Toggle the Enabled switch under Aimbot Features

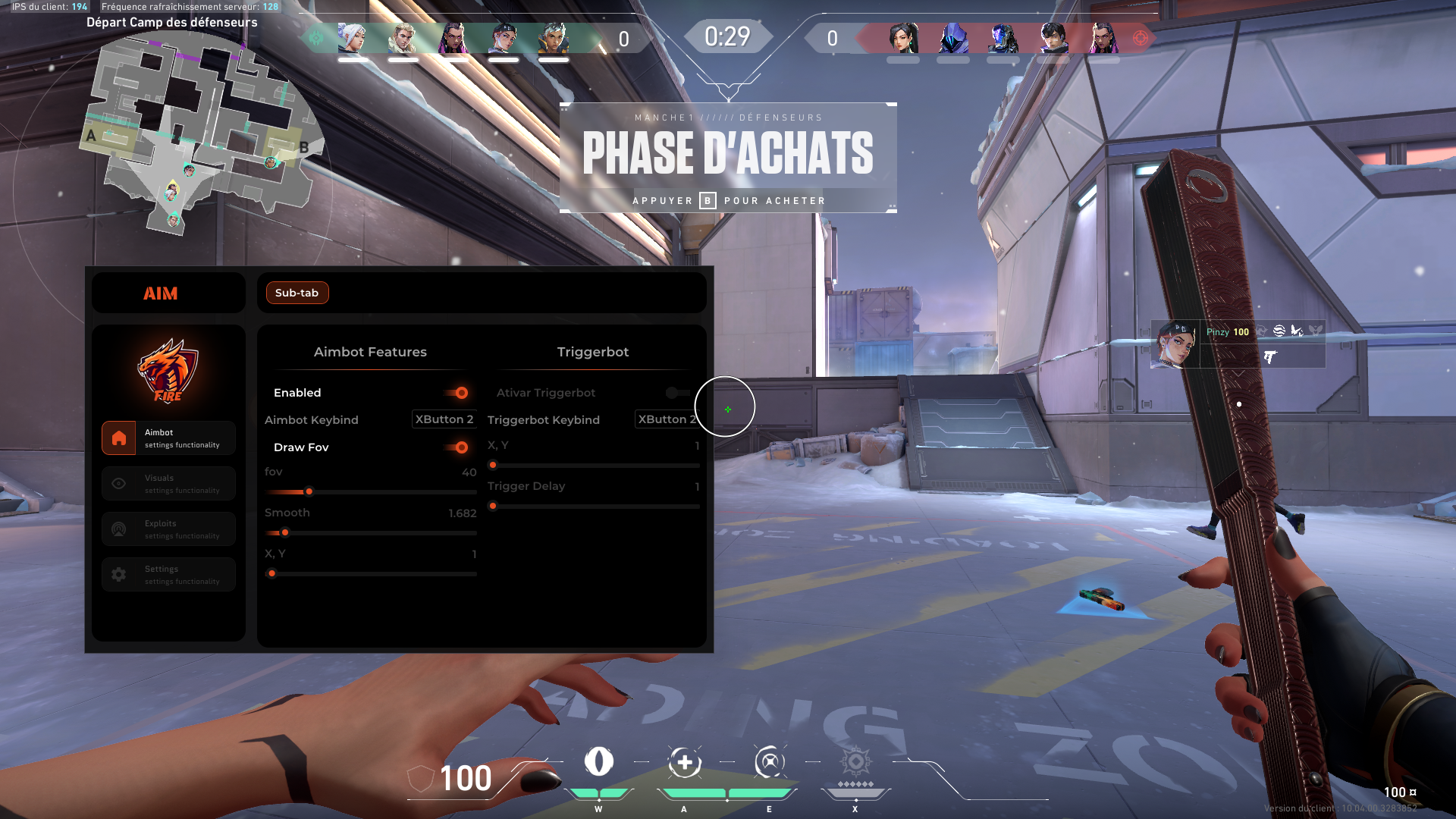[x=457, y=393]
